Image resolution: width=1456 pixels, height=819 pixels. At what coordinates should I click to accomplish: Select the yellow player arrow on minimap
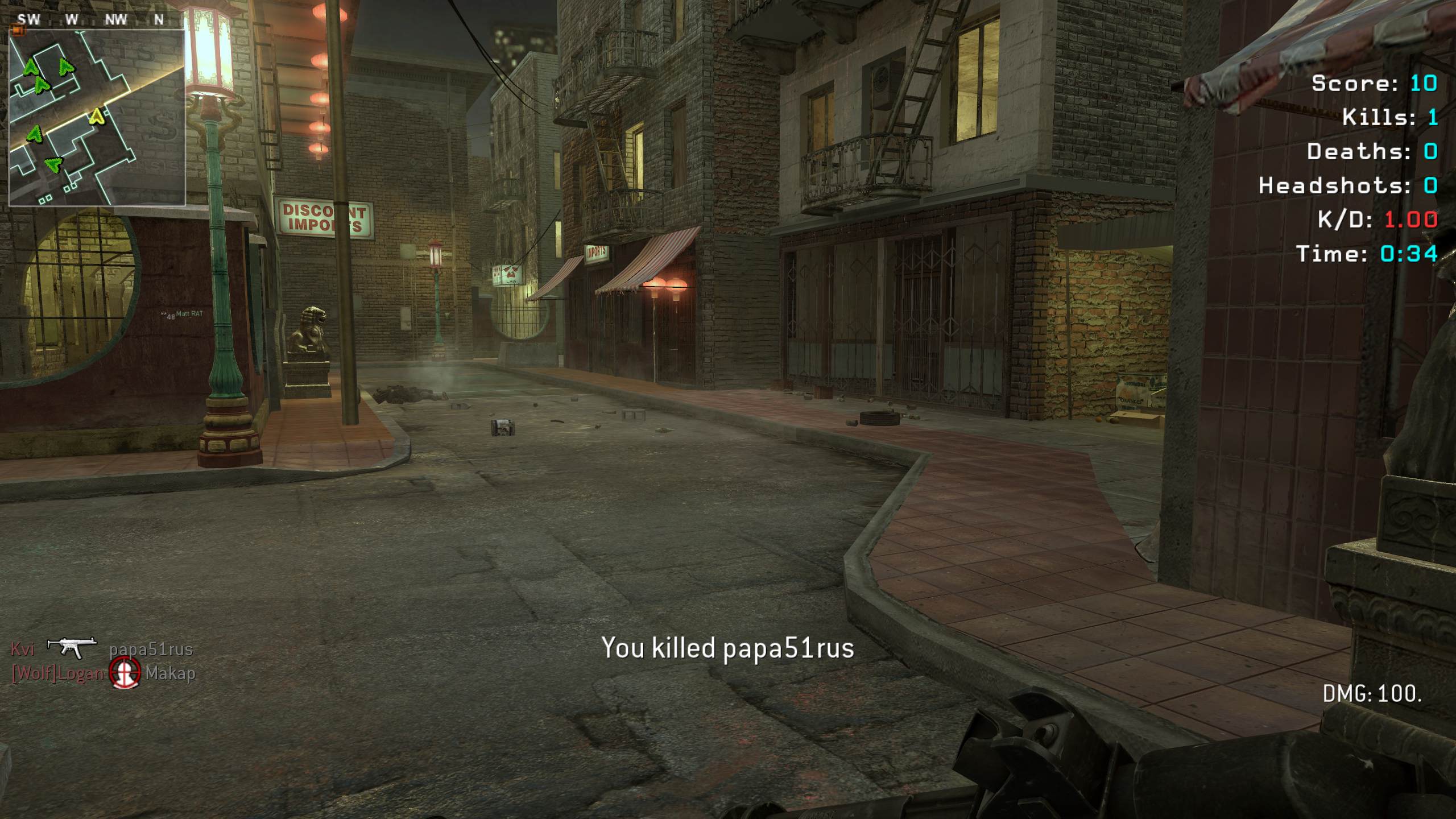point(97,117)
